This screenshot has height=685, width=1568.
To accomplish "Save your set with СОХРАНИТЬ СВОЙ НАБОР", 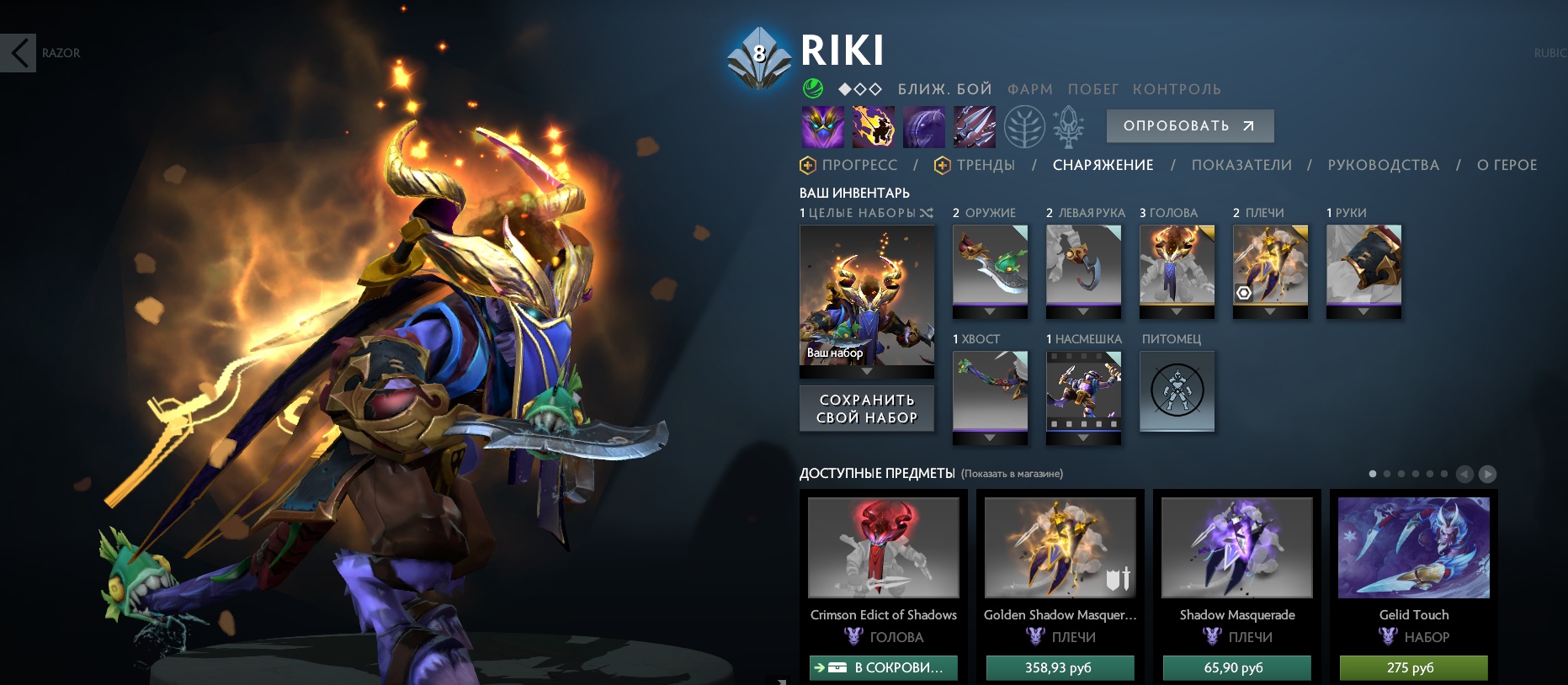I will tap(867, 408).
